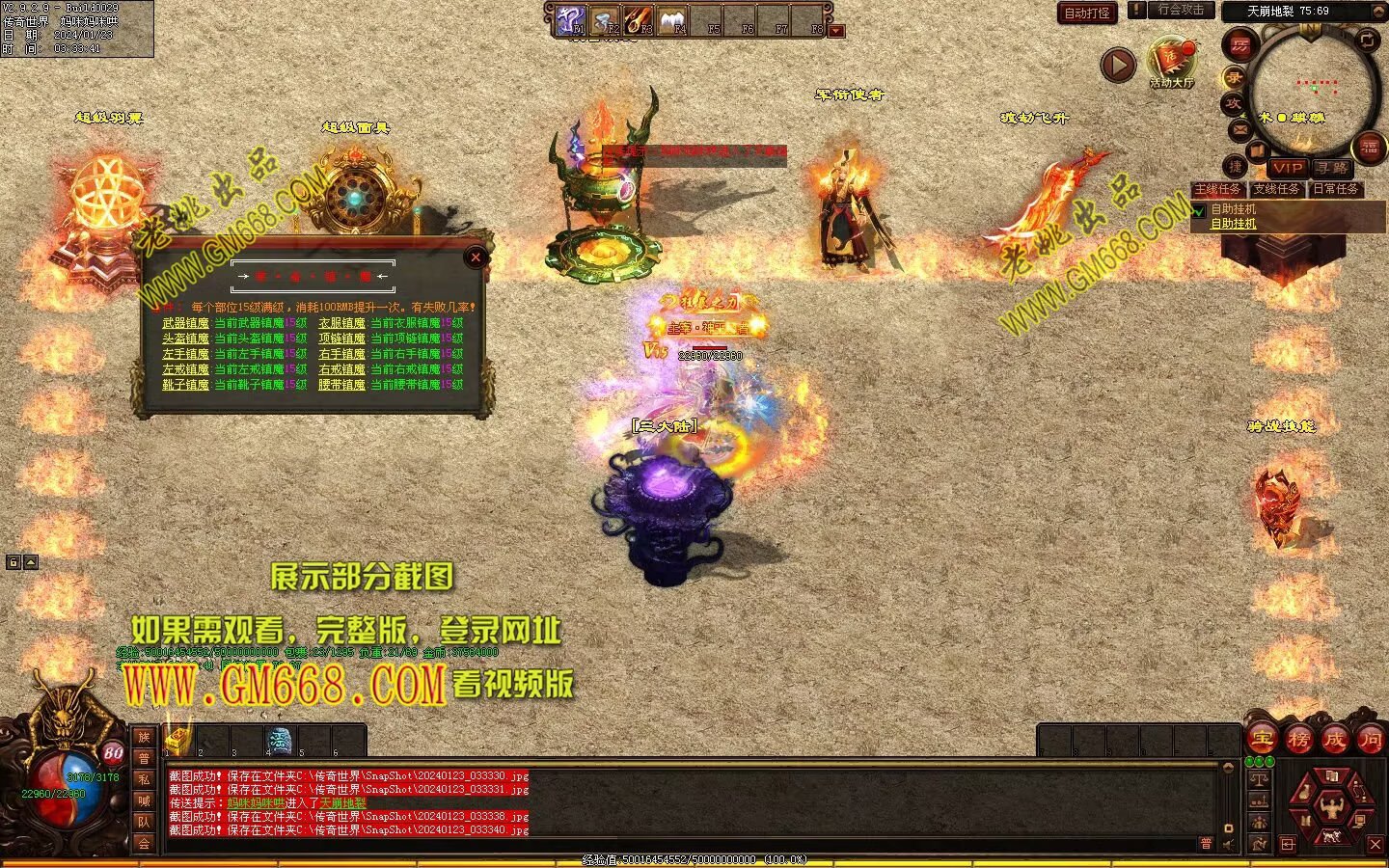
Task: Activate the 寻路 pathfinding button
Action: (x=1331, y=168)
